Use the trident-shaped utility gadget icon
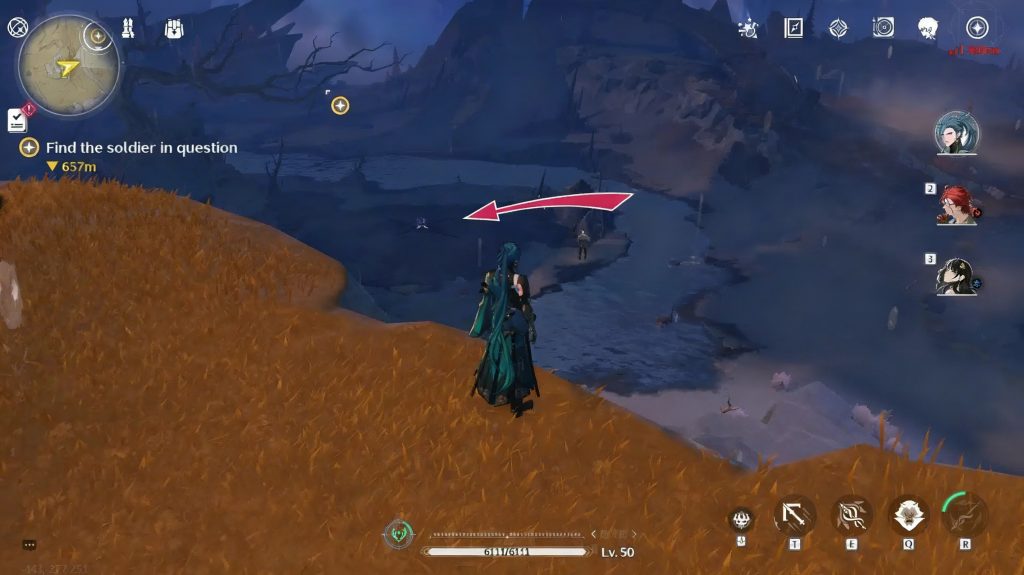The image size is (1024, 575). pyautogui.click(x=741, y=518)
